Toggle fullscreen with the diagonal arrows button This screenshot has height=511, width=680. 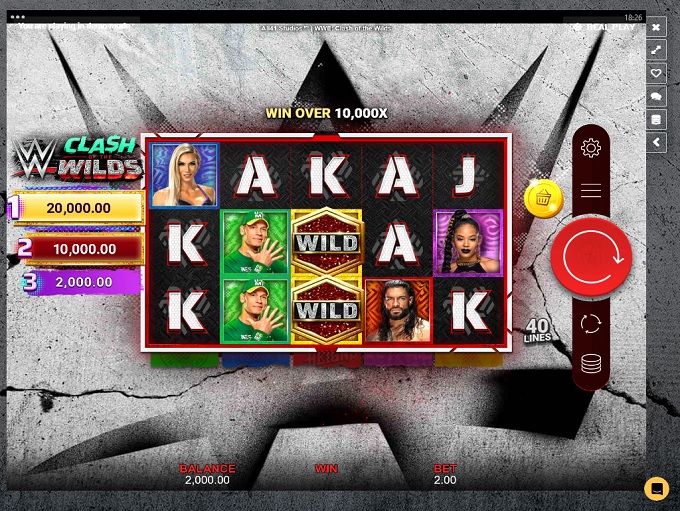coord(657,50)
